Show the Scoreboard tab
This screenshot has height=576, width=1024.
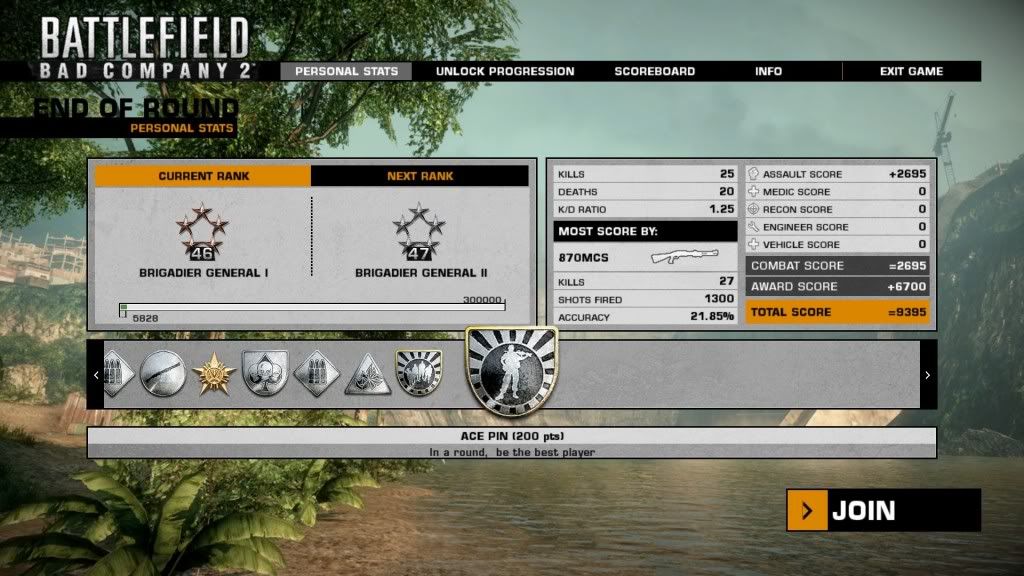coord(654,72)
